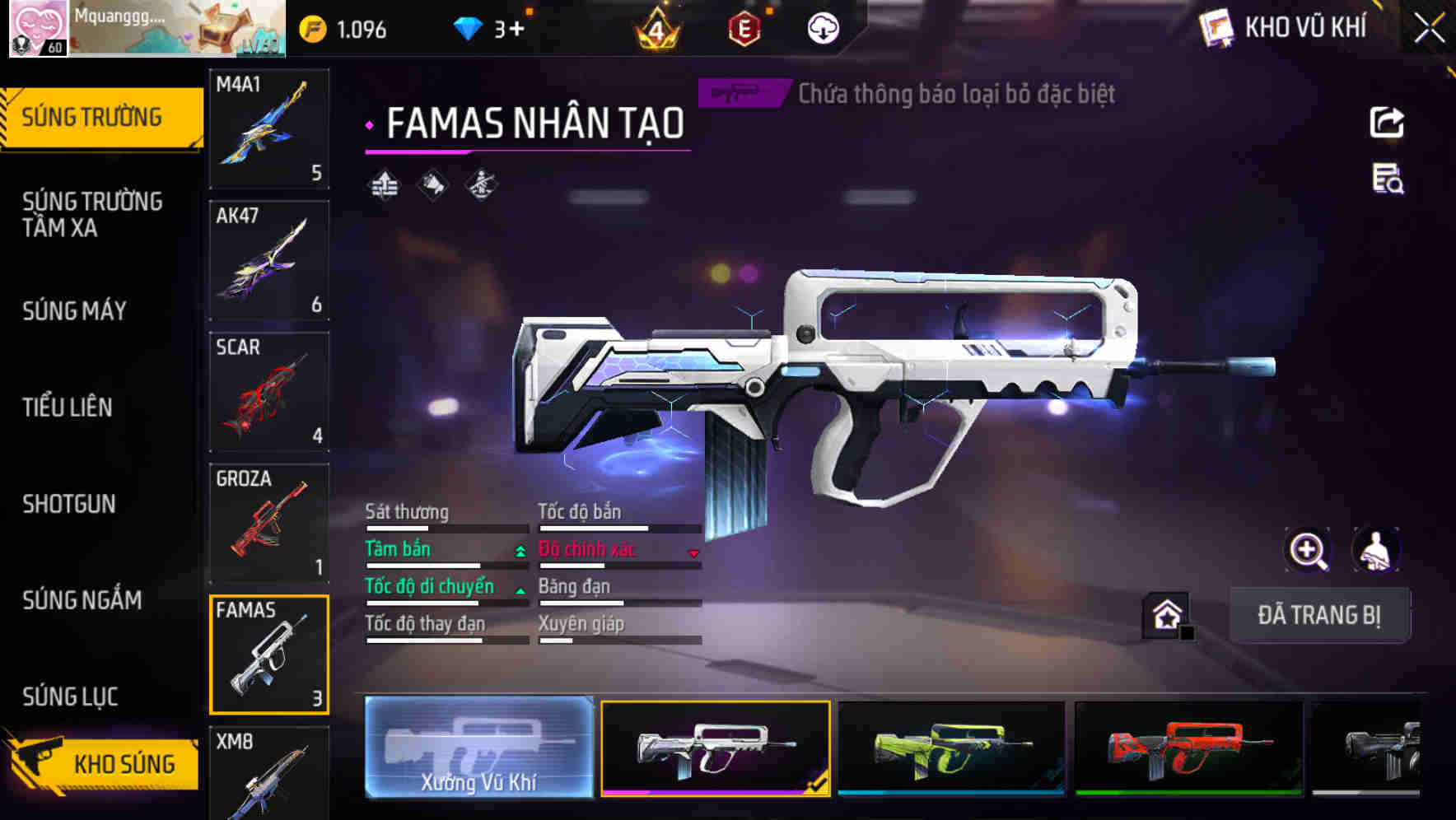Pick the GROZA weapon tile
Screen dimensions: 1456x820
point(269,523)
